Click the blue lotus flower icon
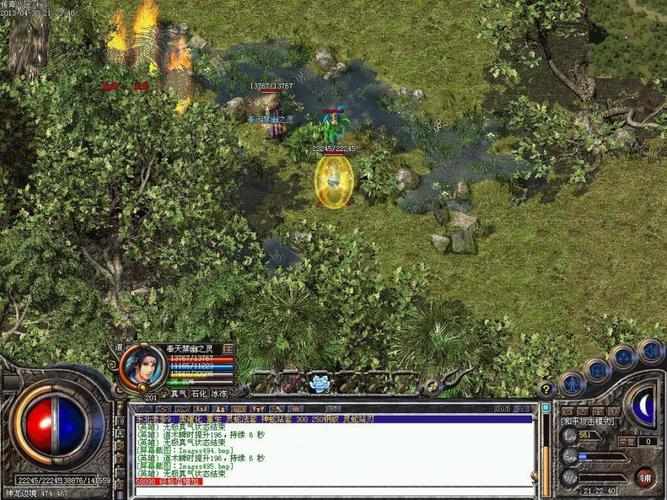Image resolution: width=667 pixels, height=500 pixels. (x=319, y=382)
